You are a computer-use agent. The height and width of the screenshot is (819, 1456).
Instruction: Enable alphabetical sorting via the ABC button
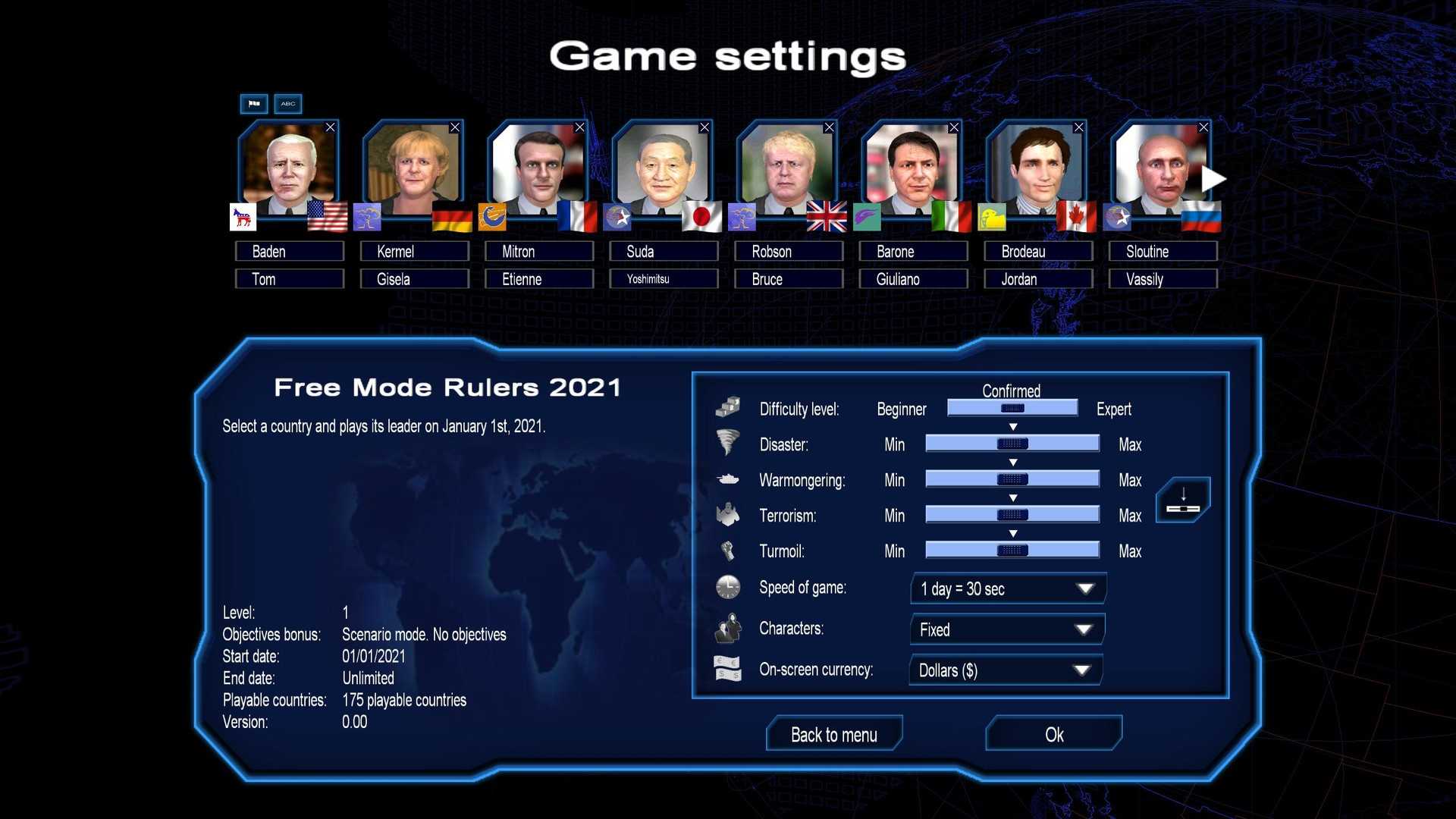[287, 104]
